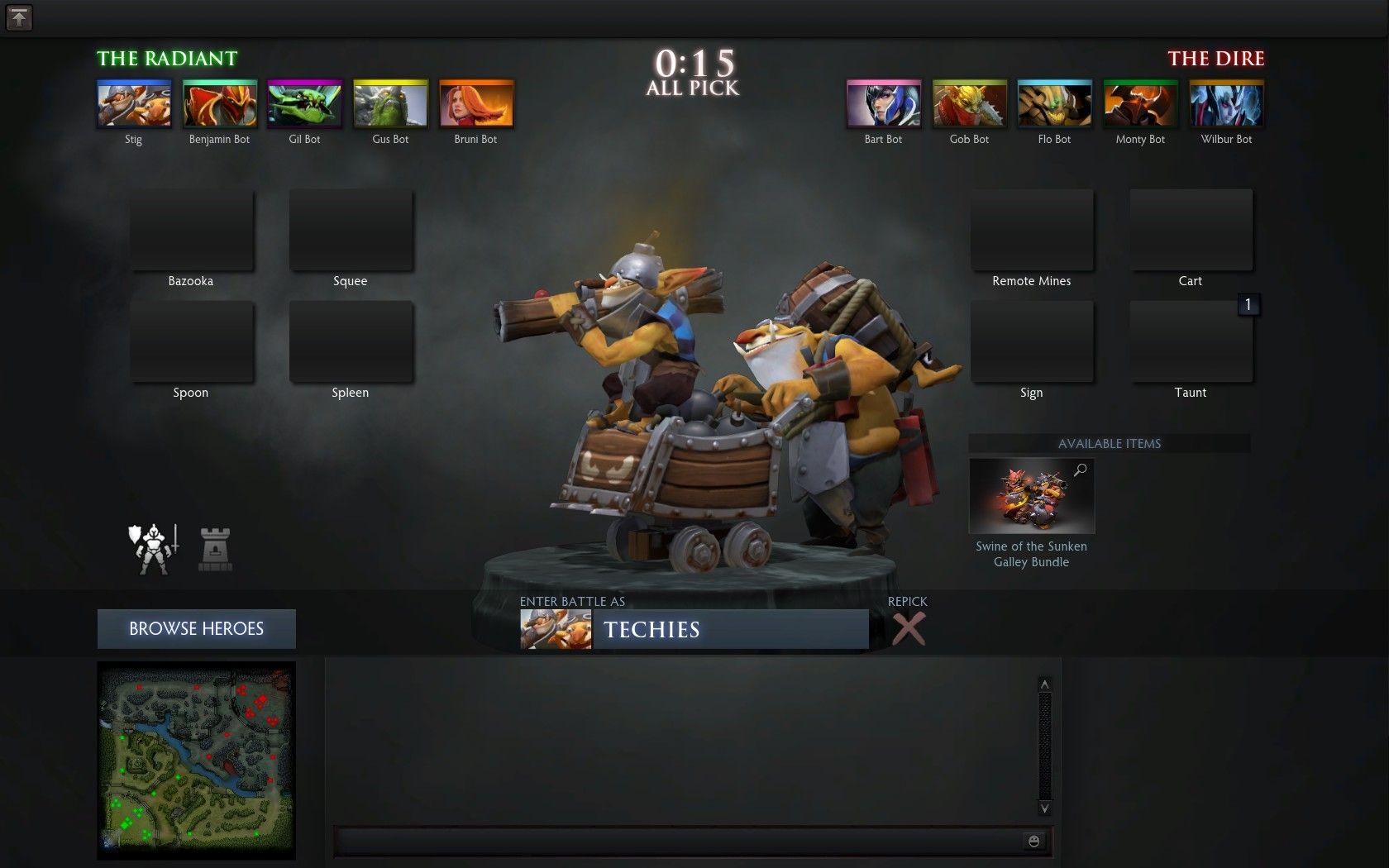The height and width of the screenshot is (868, 1389).
Task: Select Stig's hero portrait on Radiant
Action: click(x=133, y=103)
